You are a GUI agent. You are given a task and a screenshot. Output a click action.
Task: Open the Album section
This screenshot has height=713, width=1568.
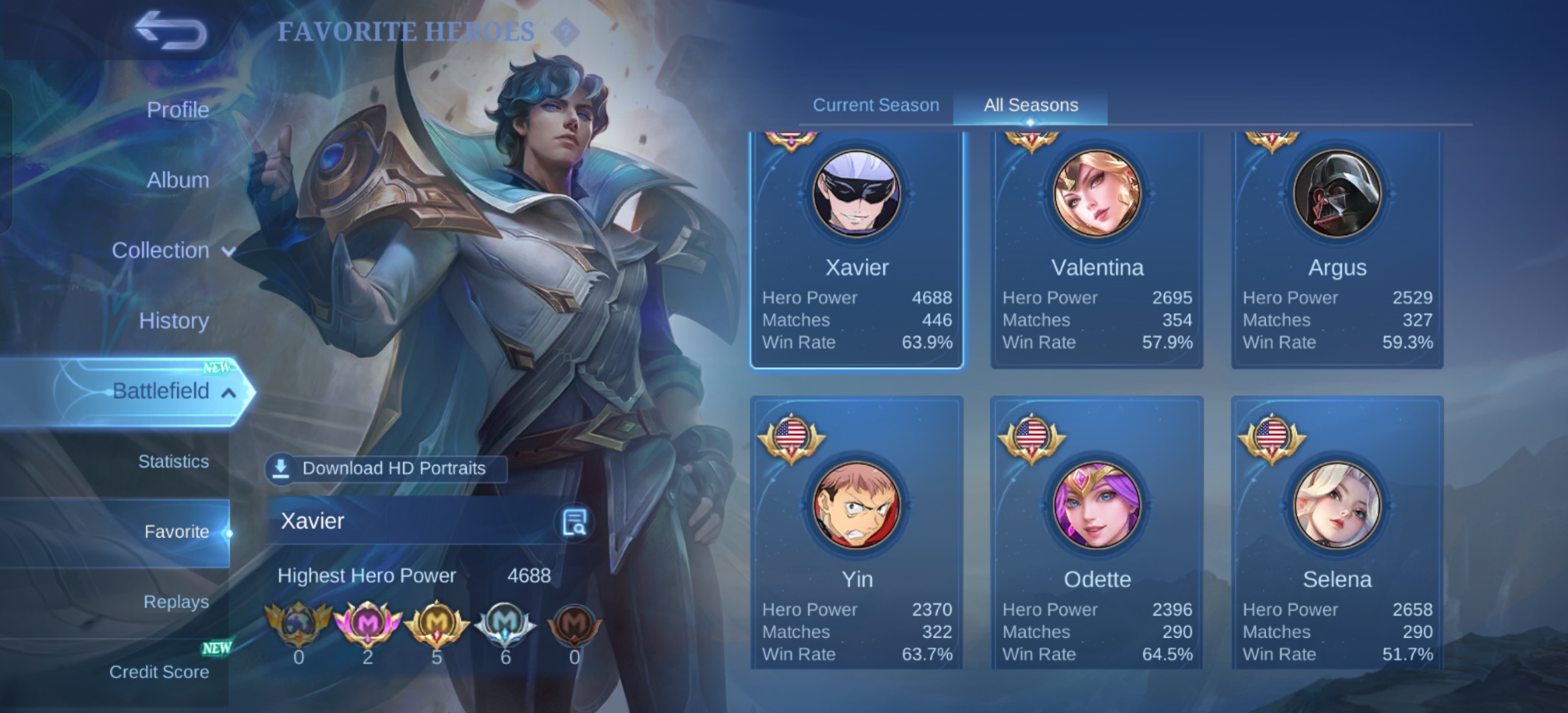coord(178,180)
